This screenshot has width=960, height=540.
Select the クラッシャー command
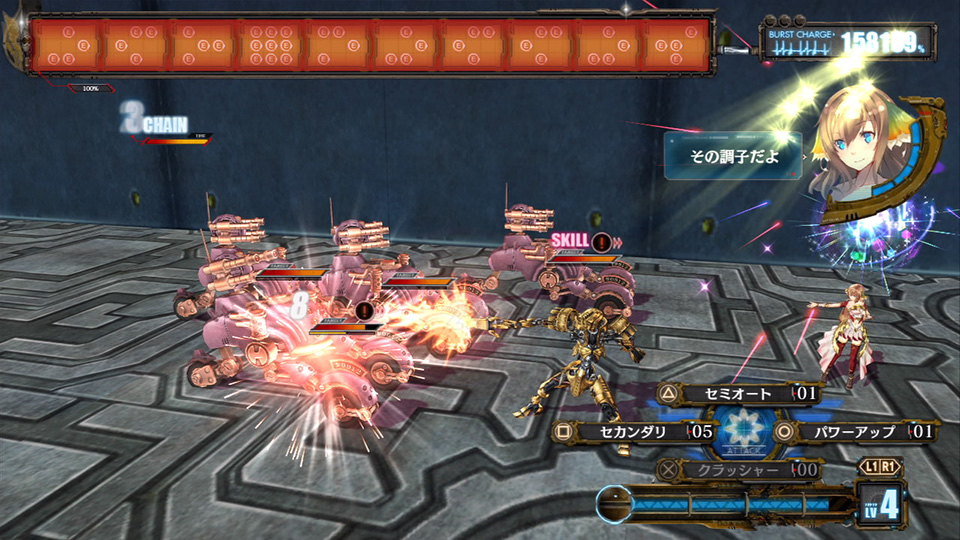(739, 469)
